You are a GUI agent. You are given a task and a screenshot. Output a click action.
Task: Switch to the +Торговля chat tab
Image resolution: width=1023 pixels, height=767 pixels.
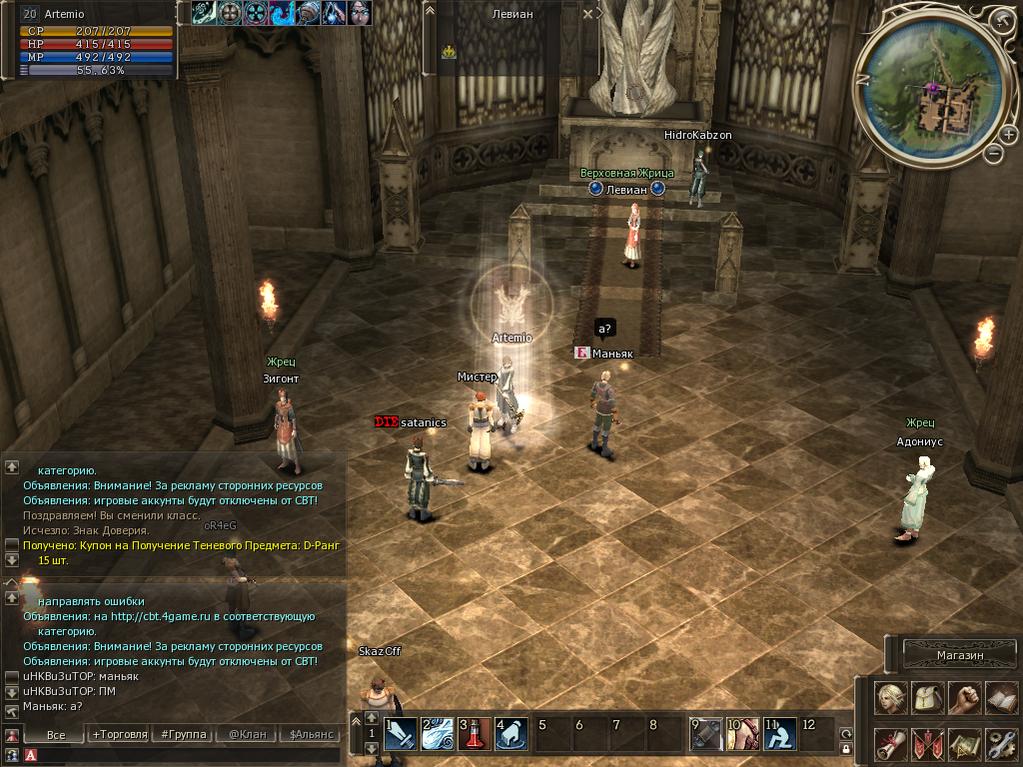(119, 735)
